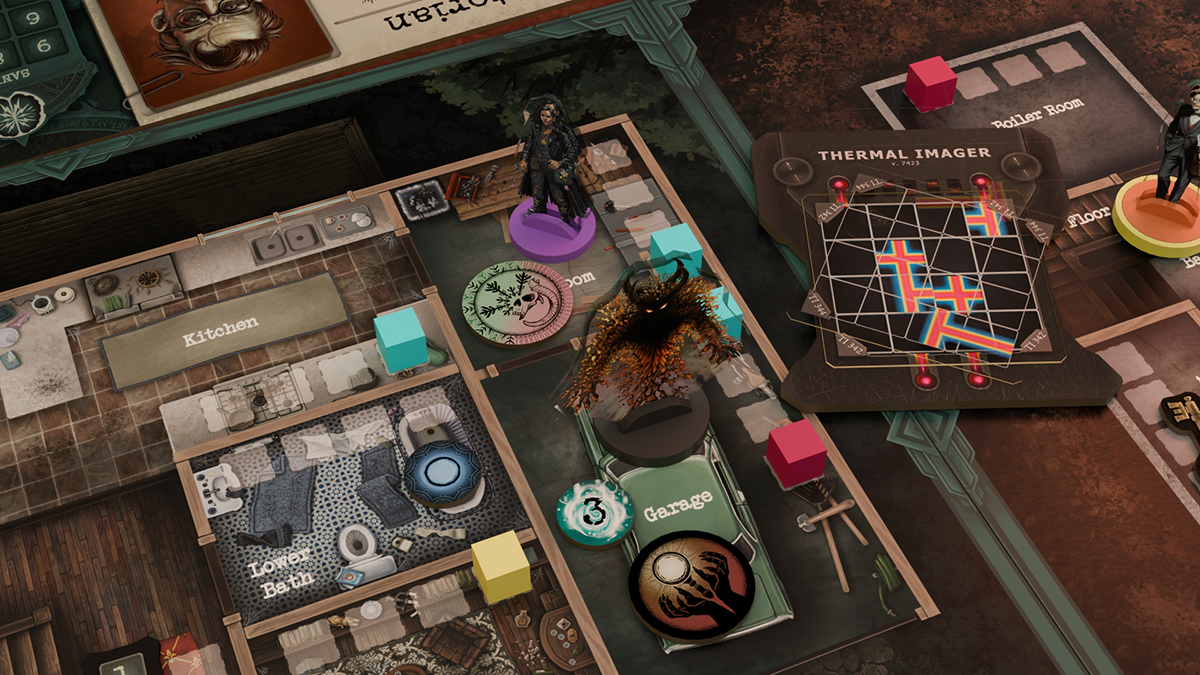Pick the pink-green skull token

[x=518, y=302]
